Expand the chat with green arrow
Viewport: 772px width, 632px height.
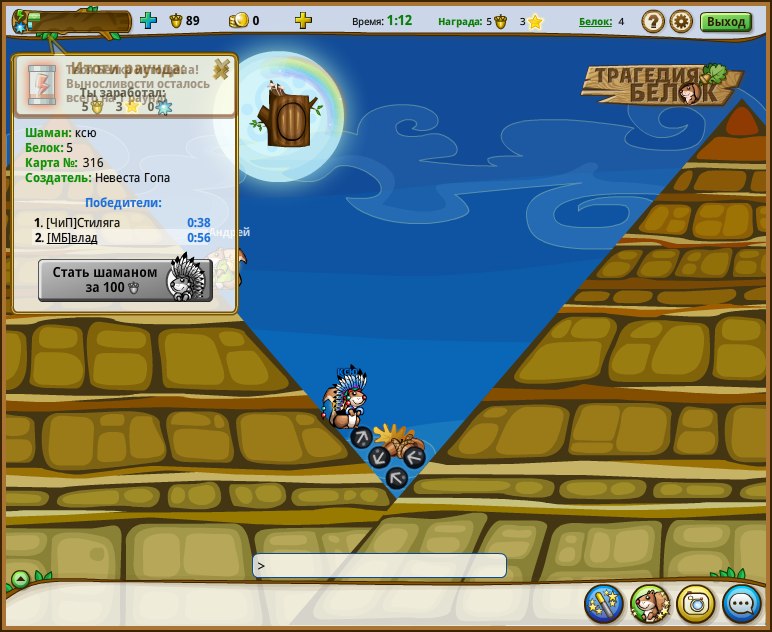pos(20,578)
